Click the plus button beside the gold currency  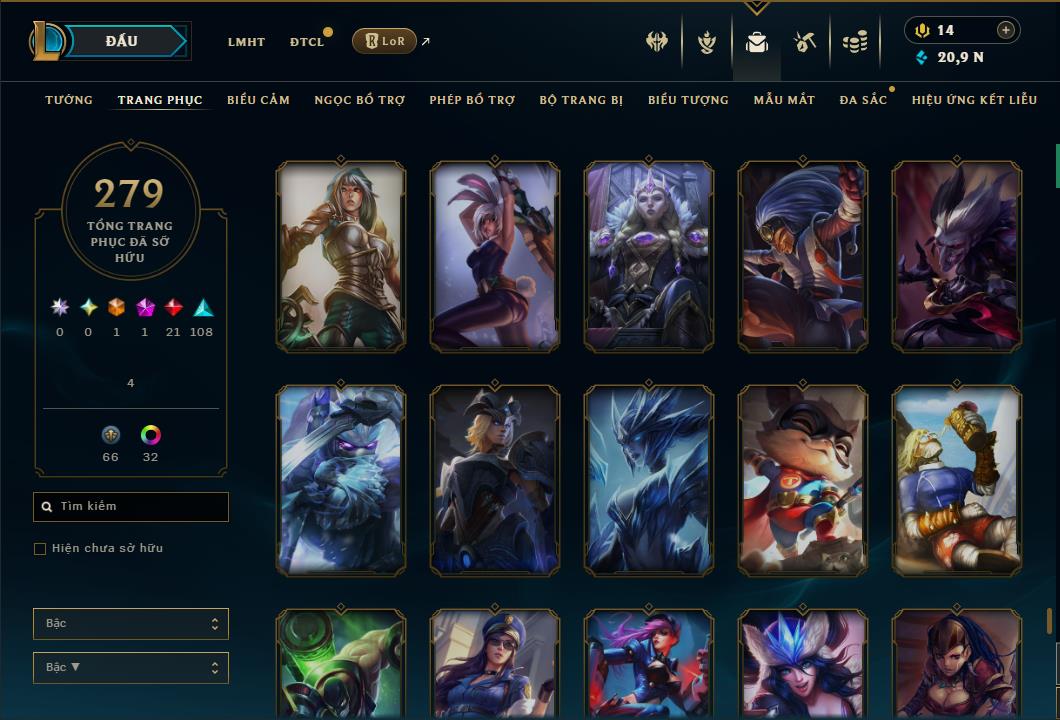(1006, 30)
